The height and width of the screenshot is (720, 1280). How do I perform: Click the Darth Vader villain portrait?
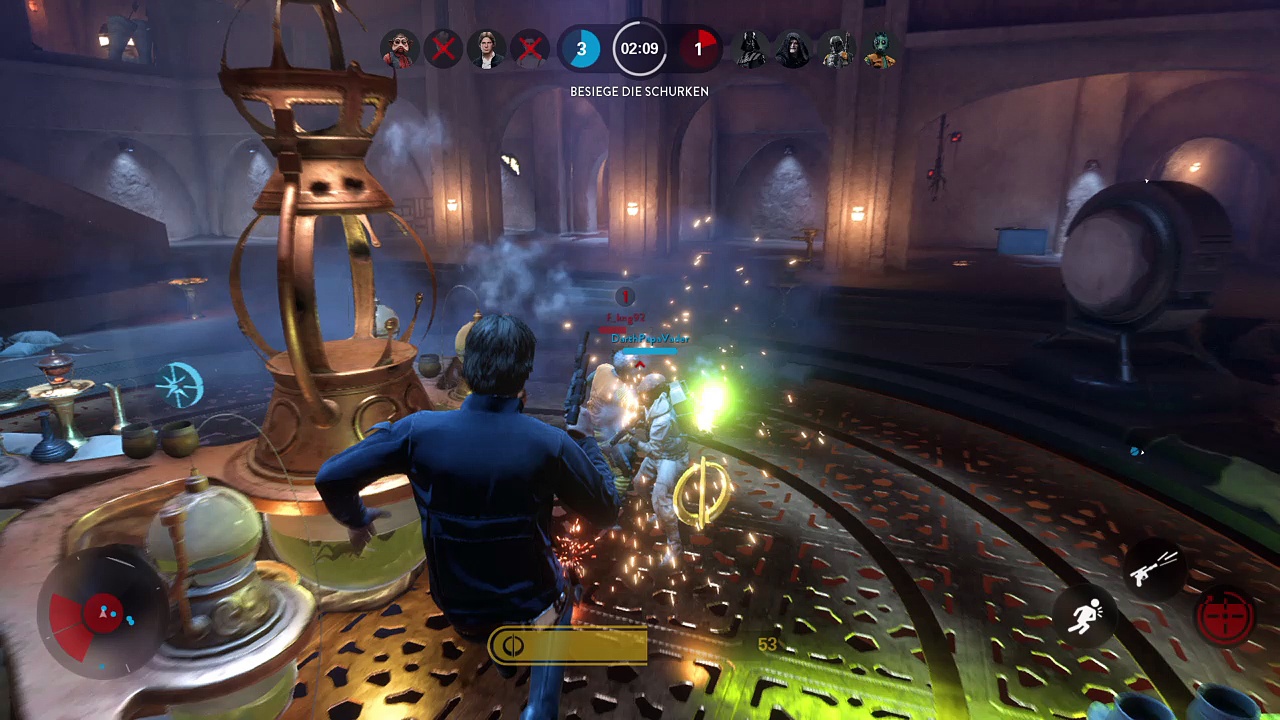pos(749,48)
